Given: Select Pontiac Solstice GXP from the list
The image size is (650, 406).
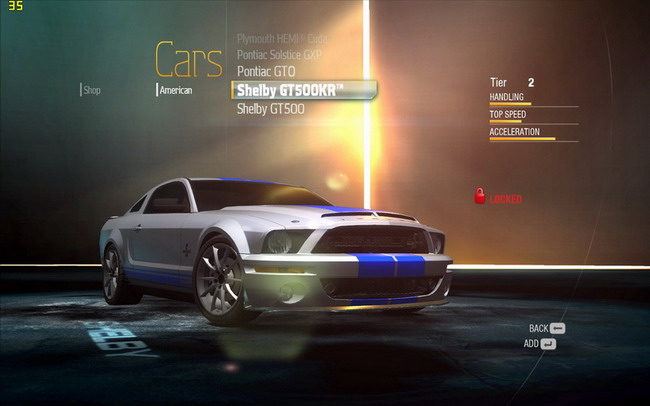Looking at the screenshot, I should pyautogui.click(x=279, y=54).
